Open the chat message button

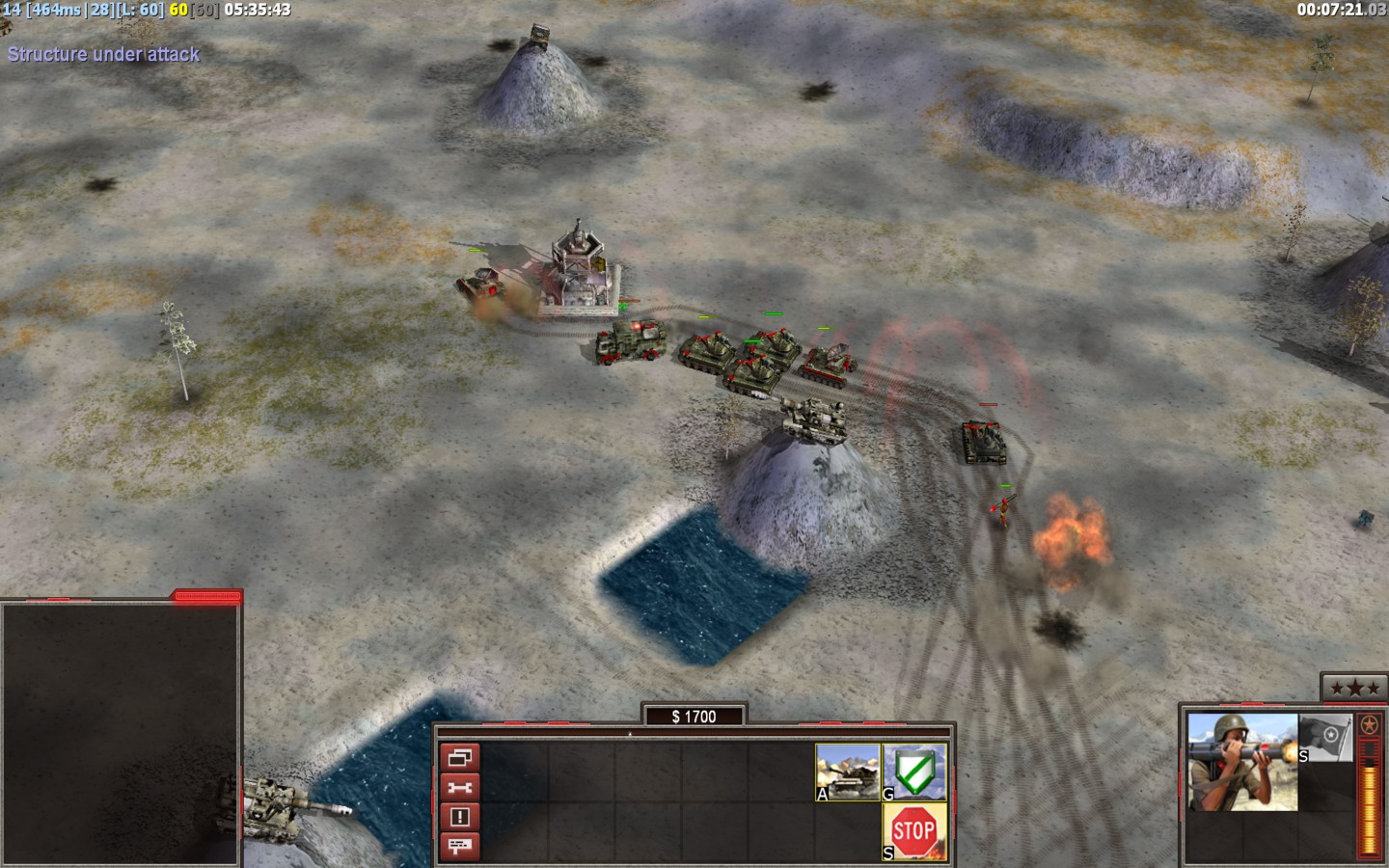[460, 847]
